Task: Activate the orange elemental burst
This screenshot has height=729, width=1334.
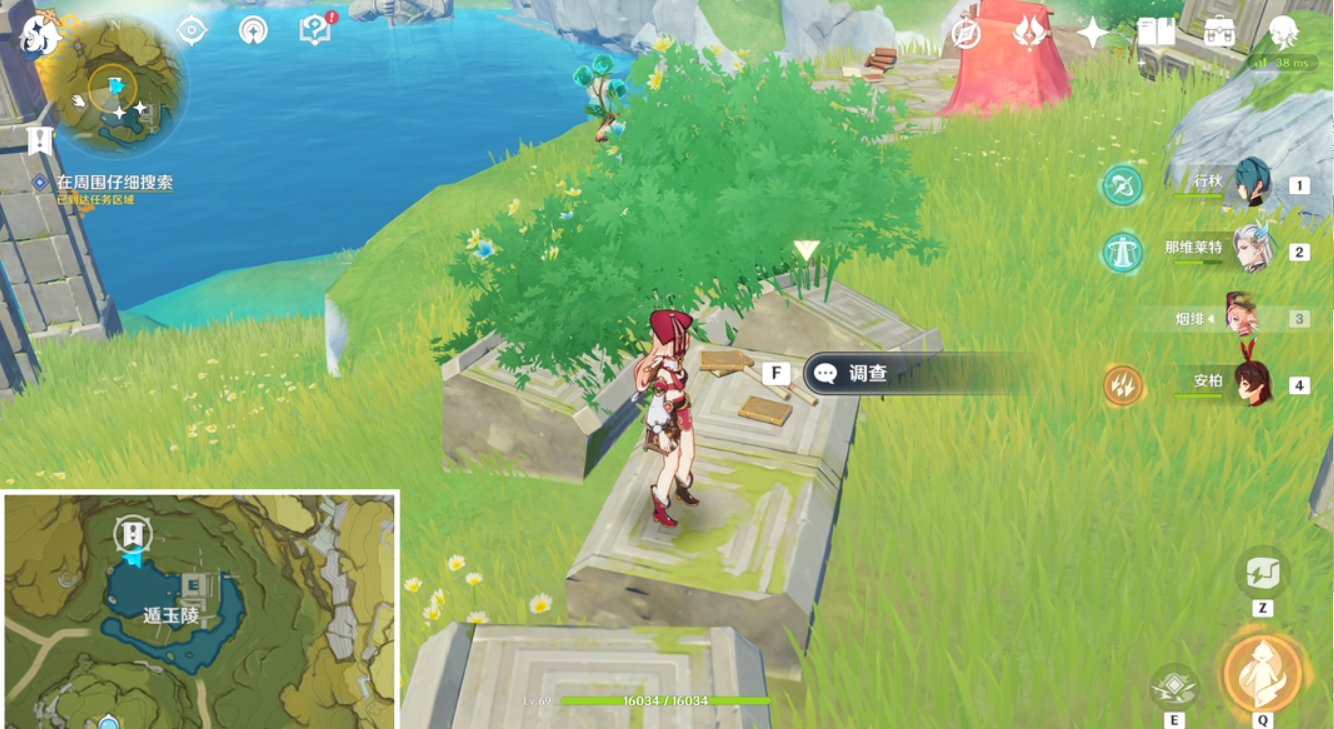Action: pos(1263,672)
